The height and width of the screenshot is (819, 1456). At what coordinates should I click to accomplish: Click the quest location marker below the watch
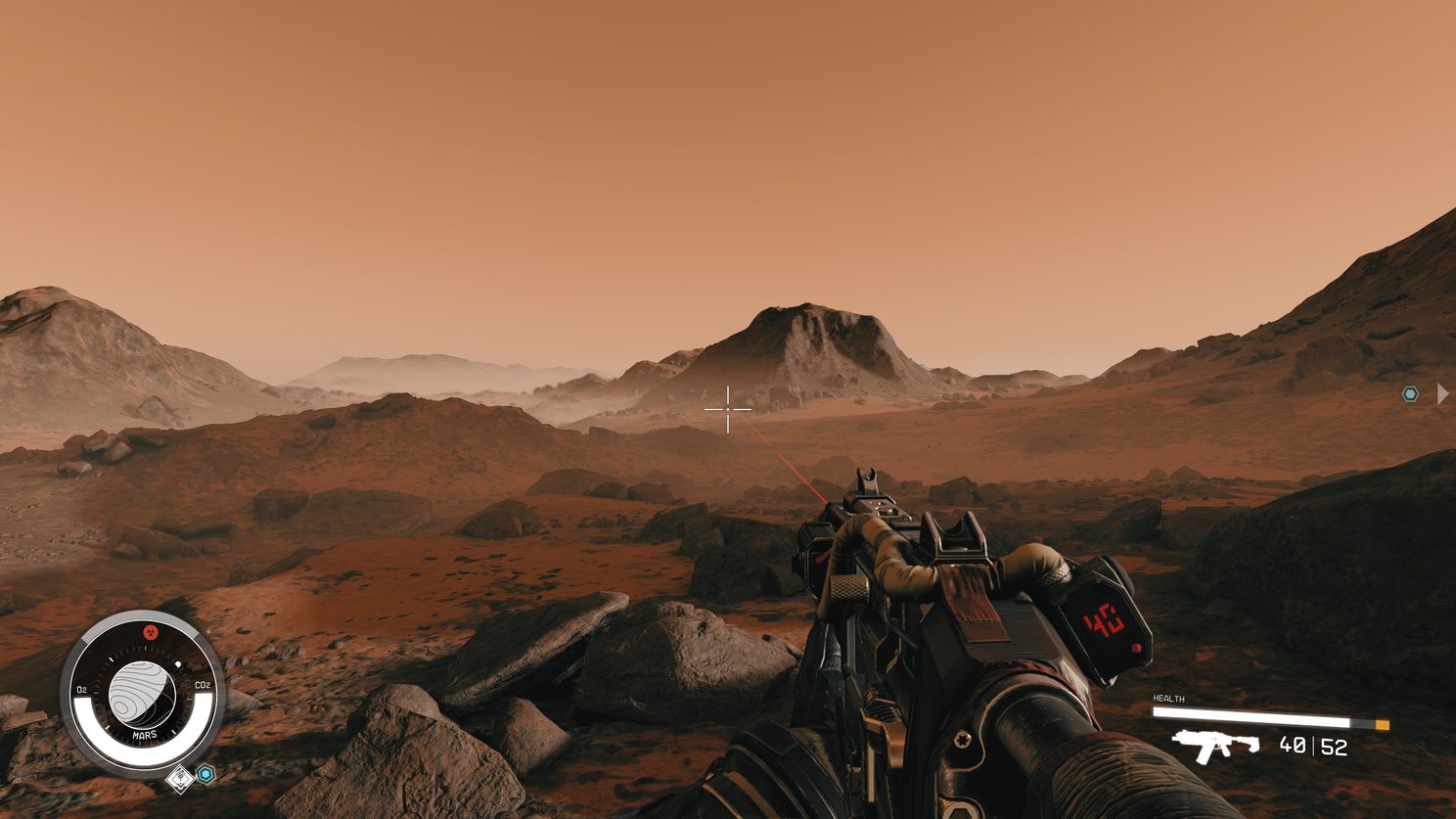(180, 779)
